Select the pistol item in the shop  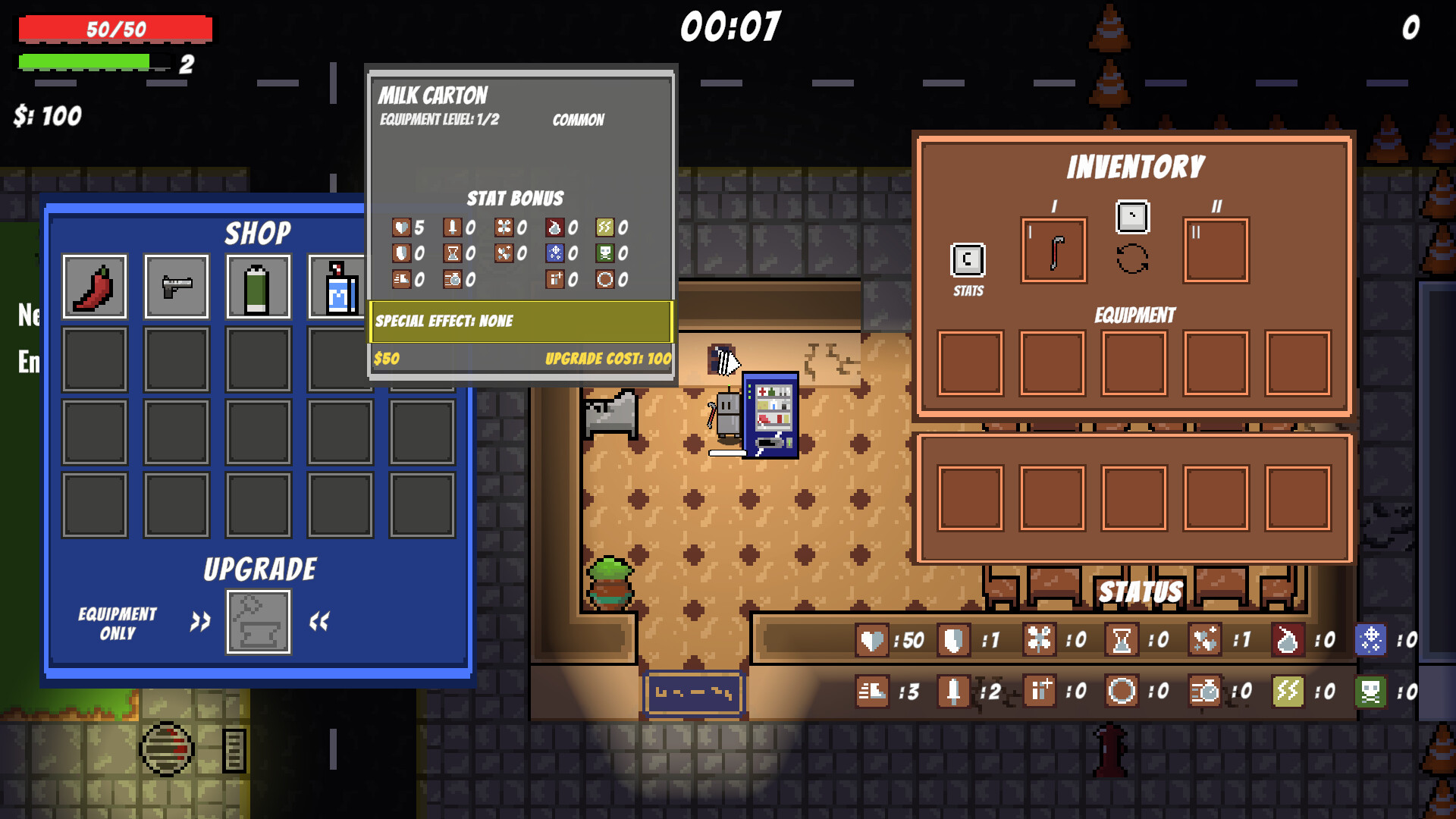[x=176, y=287]
